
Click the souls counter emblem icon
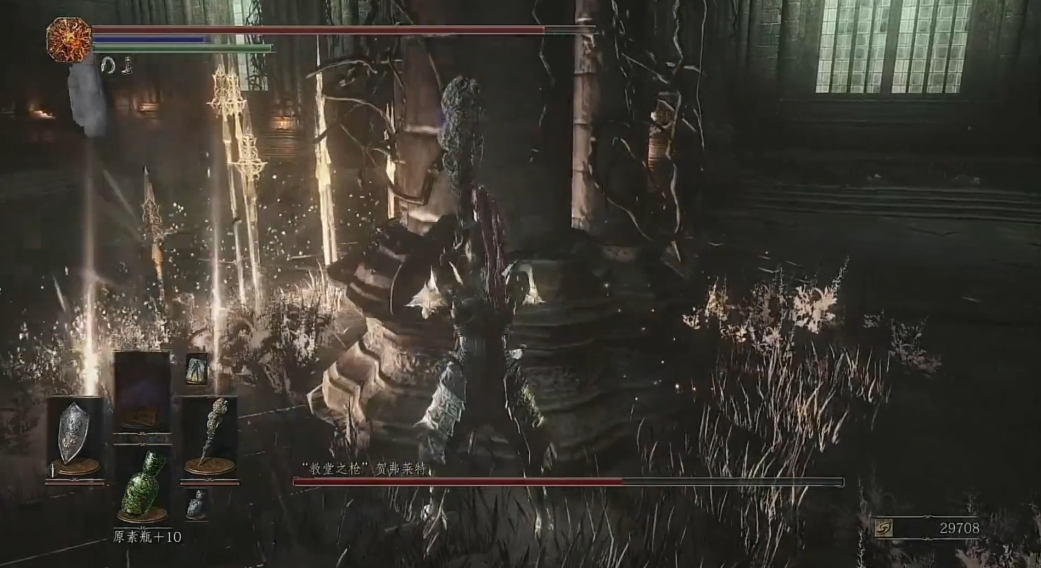883,528
